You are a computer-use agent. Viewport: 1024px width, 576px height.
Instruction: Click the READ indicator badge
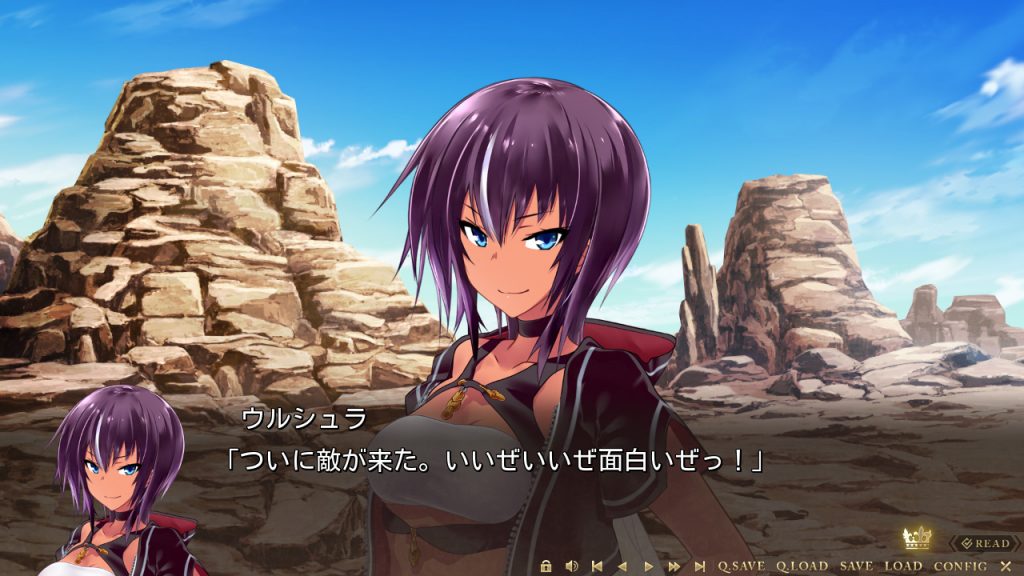pos(984,543)
